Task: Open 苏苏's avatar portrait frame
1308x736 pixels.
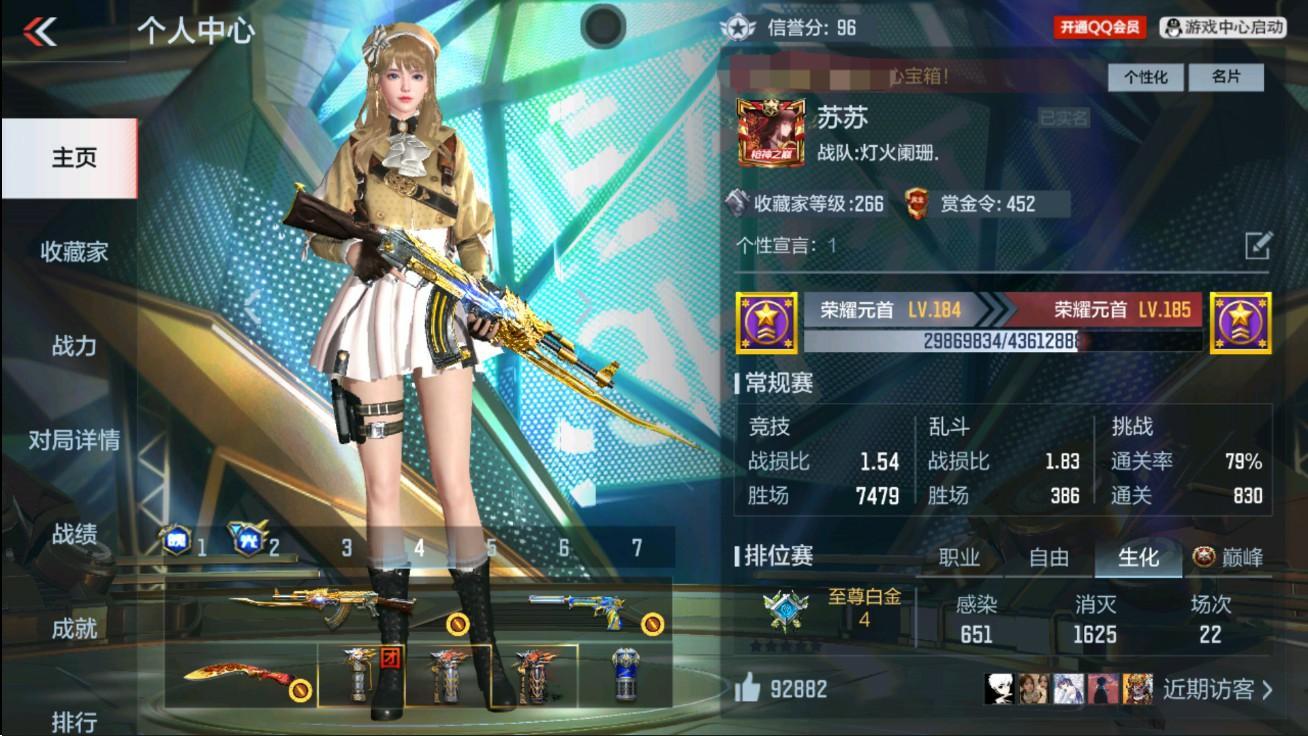Action: [x=773, y=130]
